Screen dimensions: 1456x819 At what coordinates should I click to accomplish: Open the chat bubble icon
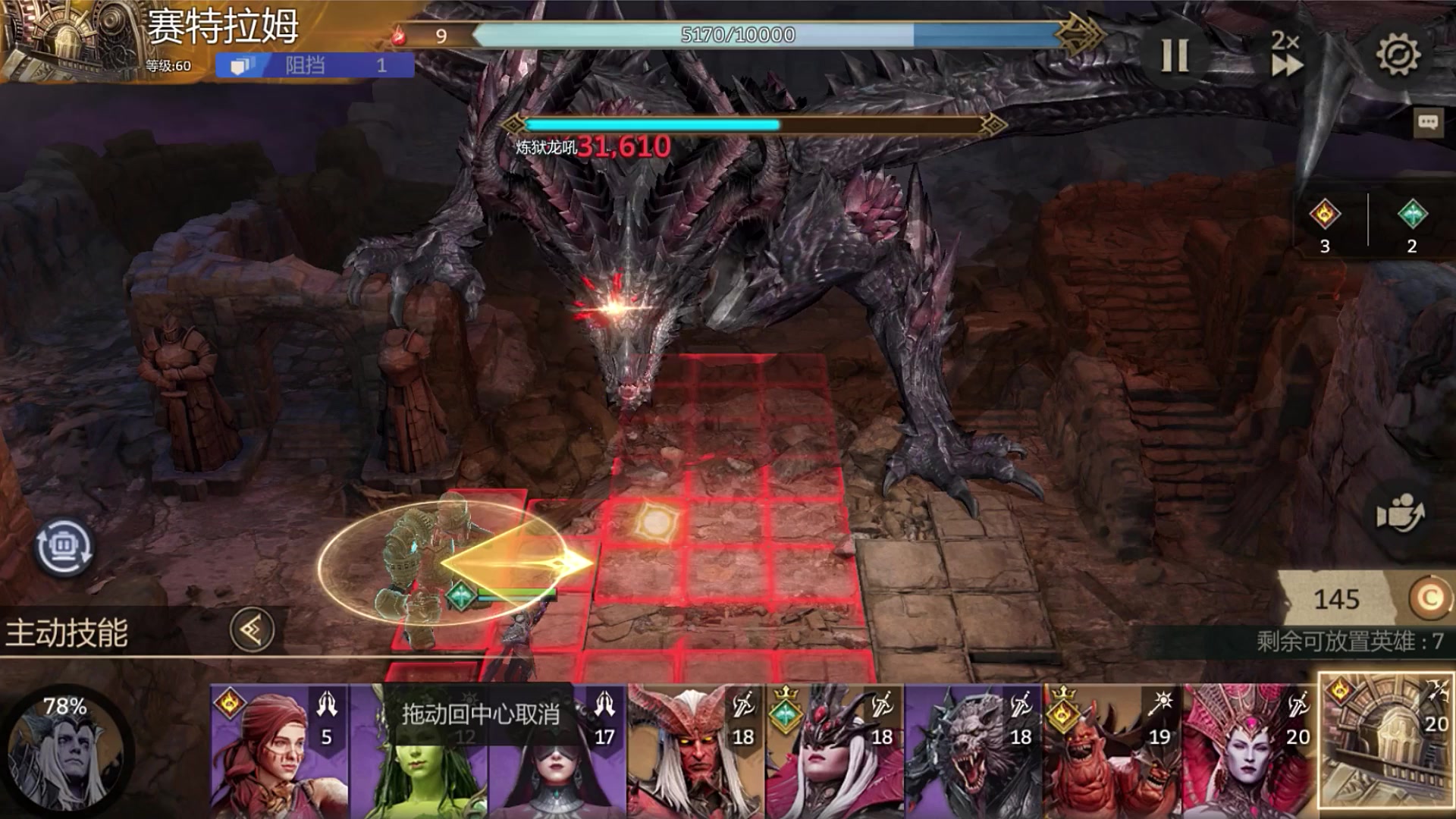coord(1428,122)
